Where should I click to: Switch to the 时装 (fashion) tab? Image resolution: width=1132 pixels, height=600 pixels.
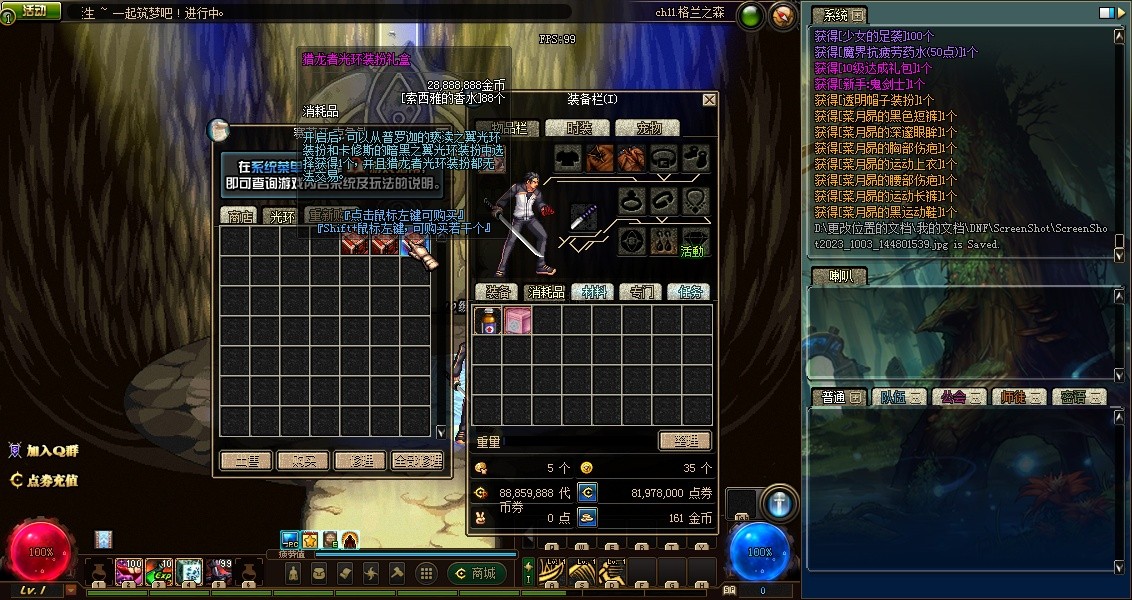coord(580,128)
